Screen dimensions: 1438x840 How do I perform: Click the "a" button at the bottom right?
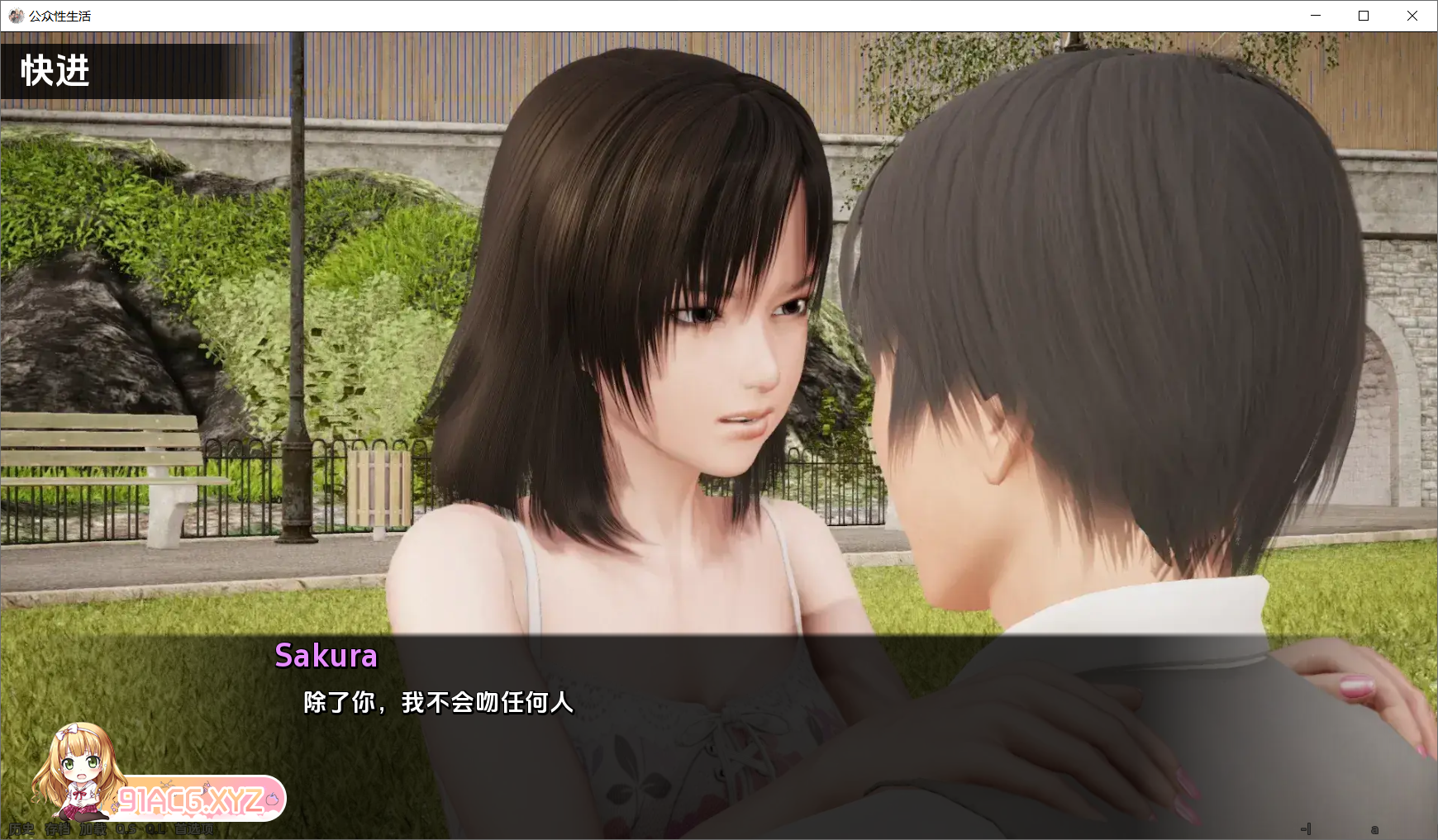pos(1374,829)
